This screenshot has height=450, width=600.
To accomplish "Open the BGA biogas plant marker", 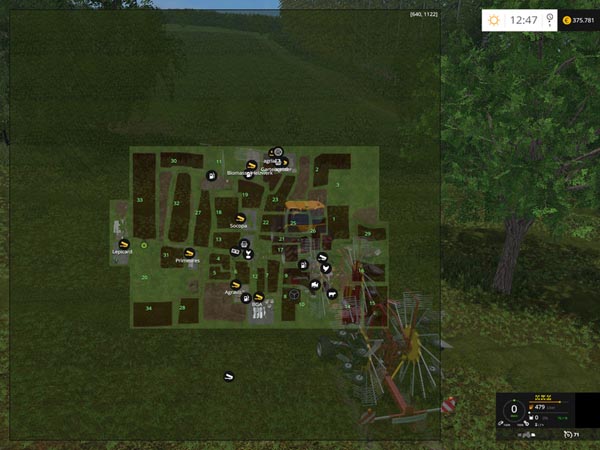I will click(258, 296).
